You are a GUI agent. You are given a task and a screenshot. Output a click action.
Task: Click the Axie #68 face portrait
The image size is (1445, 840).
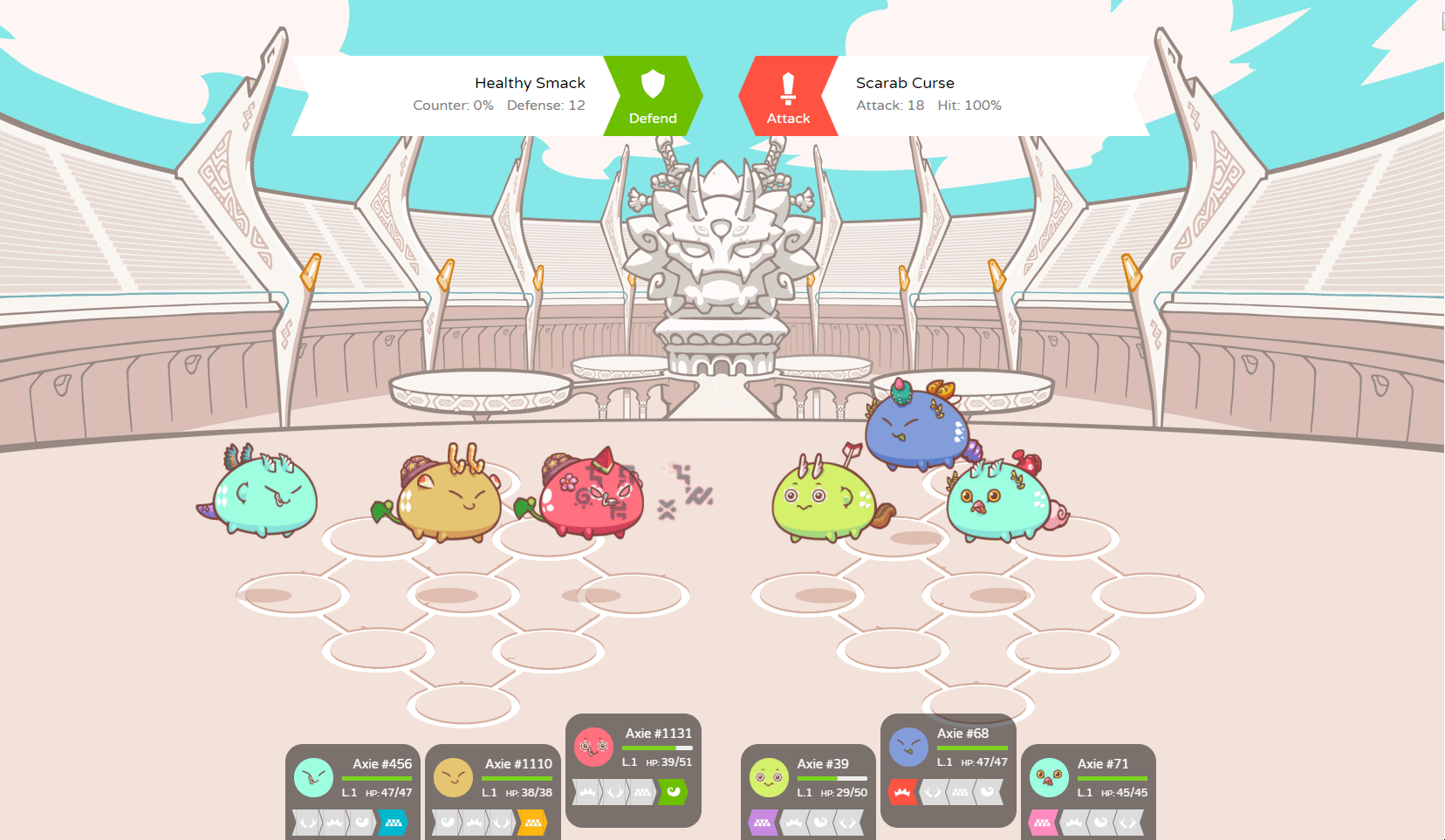point(909,746)
